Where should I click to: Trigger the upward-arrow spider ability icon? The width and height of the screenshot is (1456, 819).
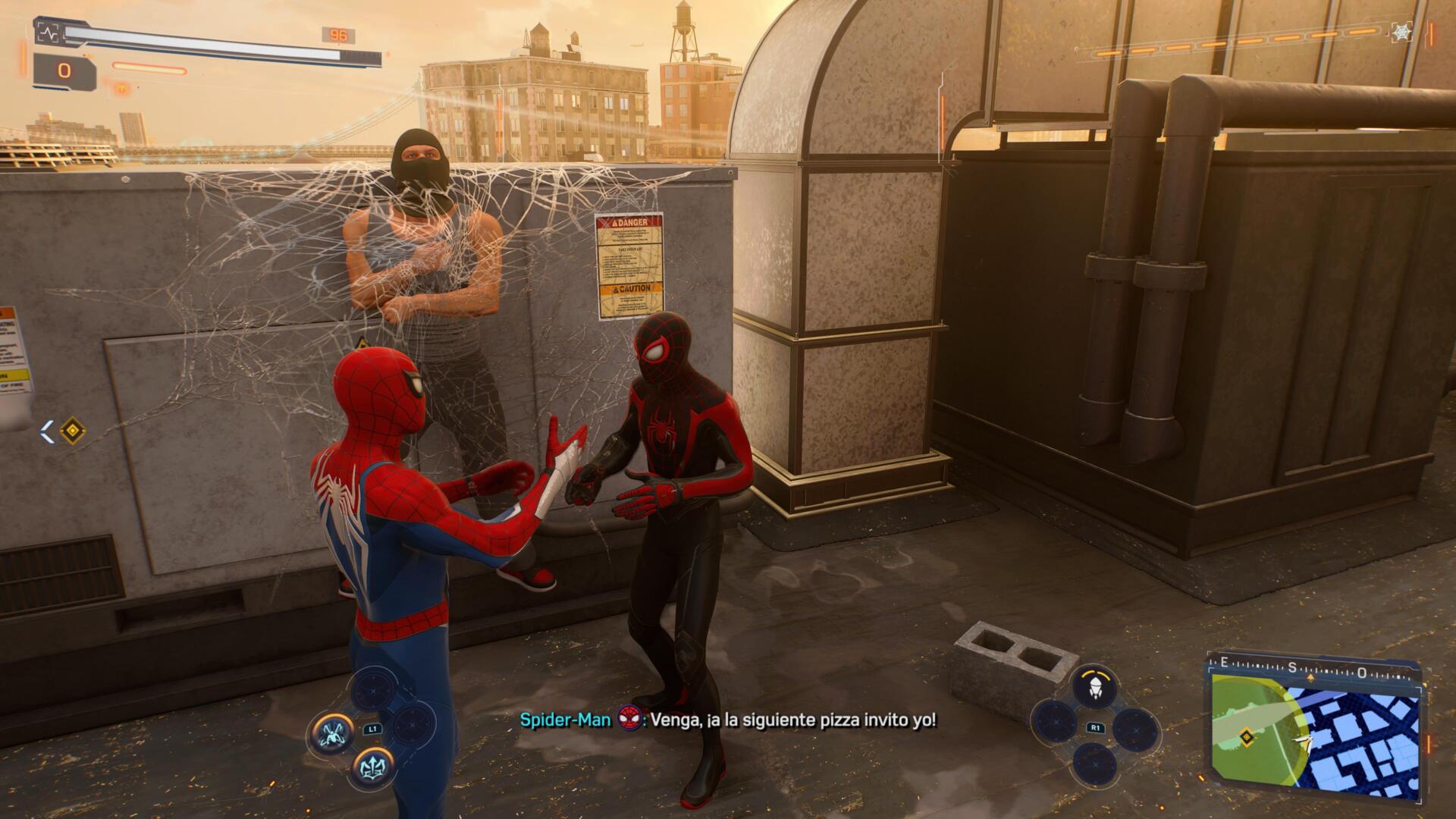373,767
